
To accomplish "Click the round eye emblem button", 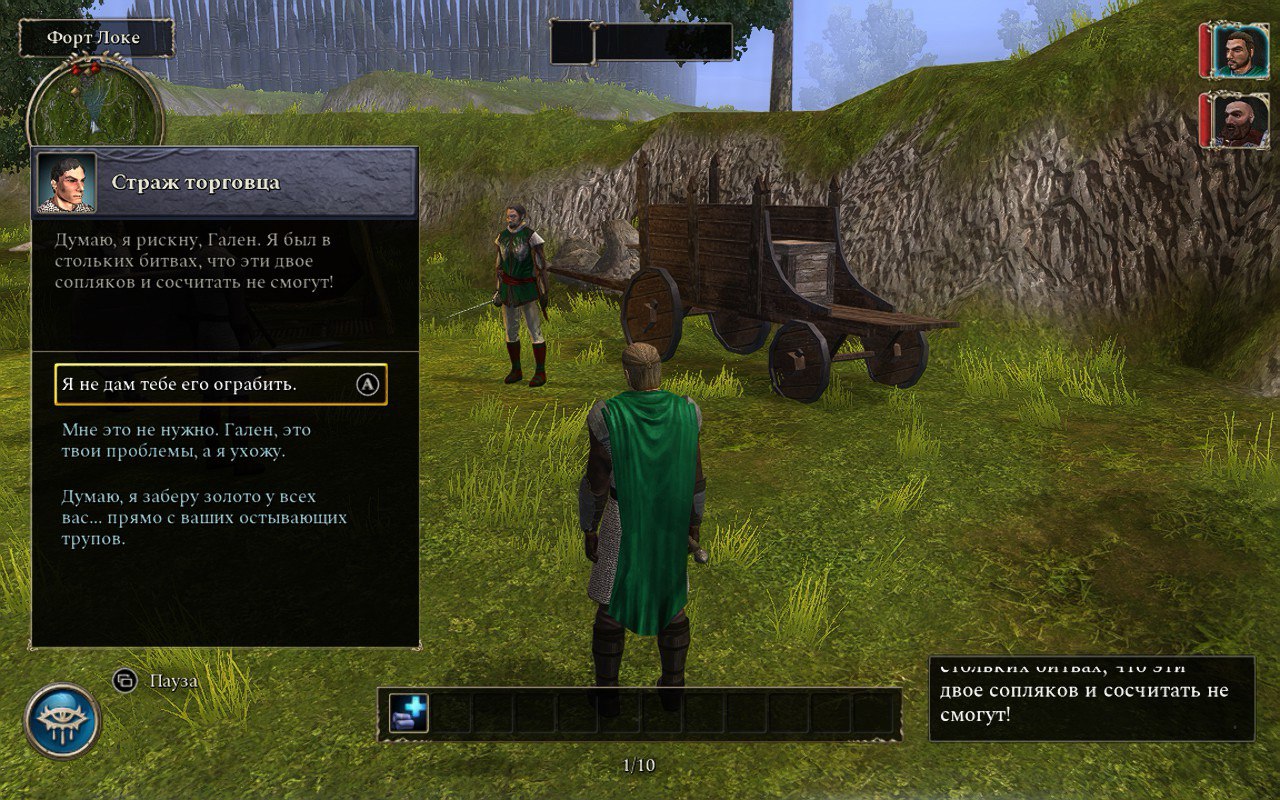I will (62, 721).
